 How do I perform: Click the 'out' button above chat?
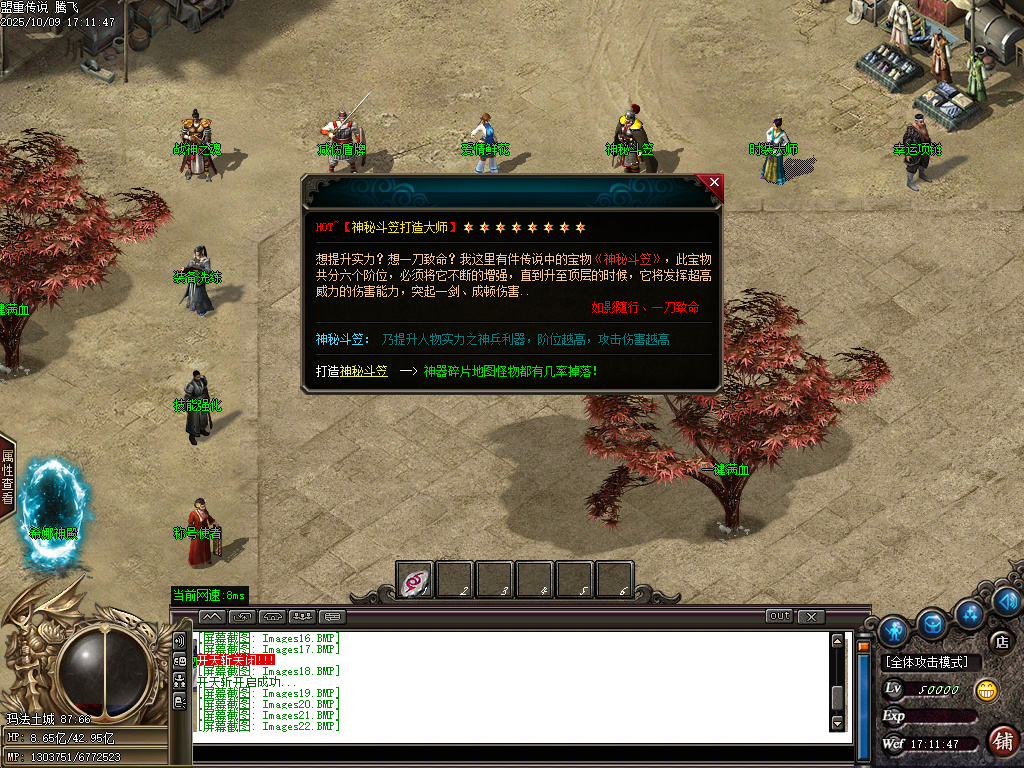[780, 616]
